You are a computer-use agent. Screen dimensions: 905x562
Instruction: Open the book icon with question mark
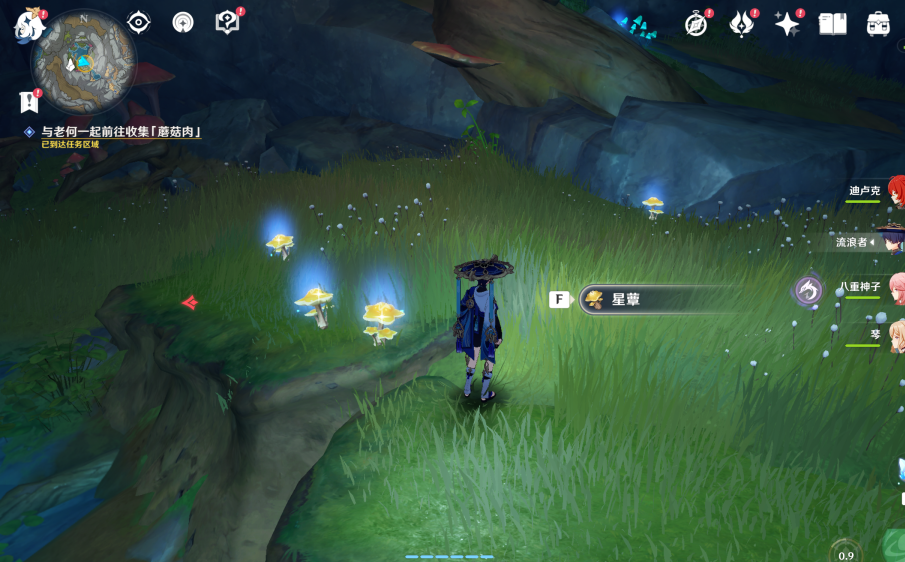[228, 23]
